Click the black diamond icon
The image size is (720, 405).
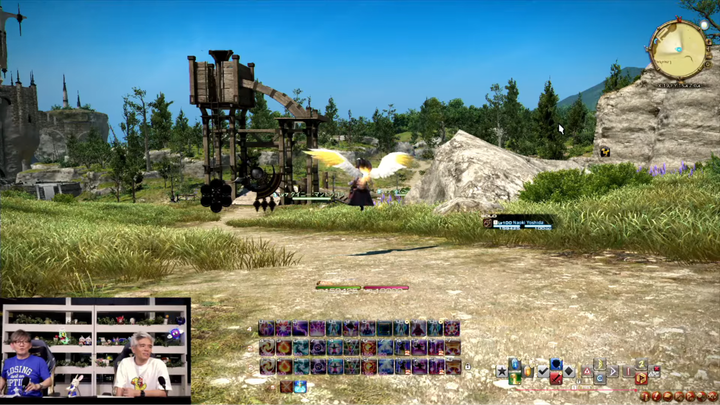569,371
